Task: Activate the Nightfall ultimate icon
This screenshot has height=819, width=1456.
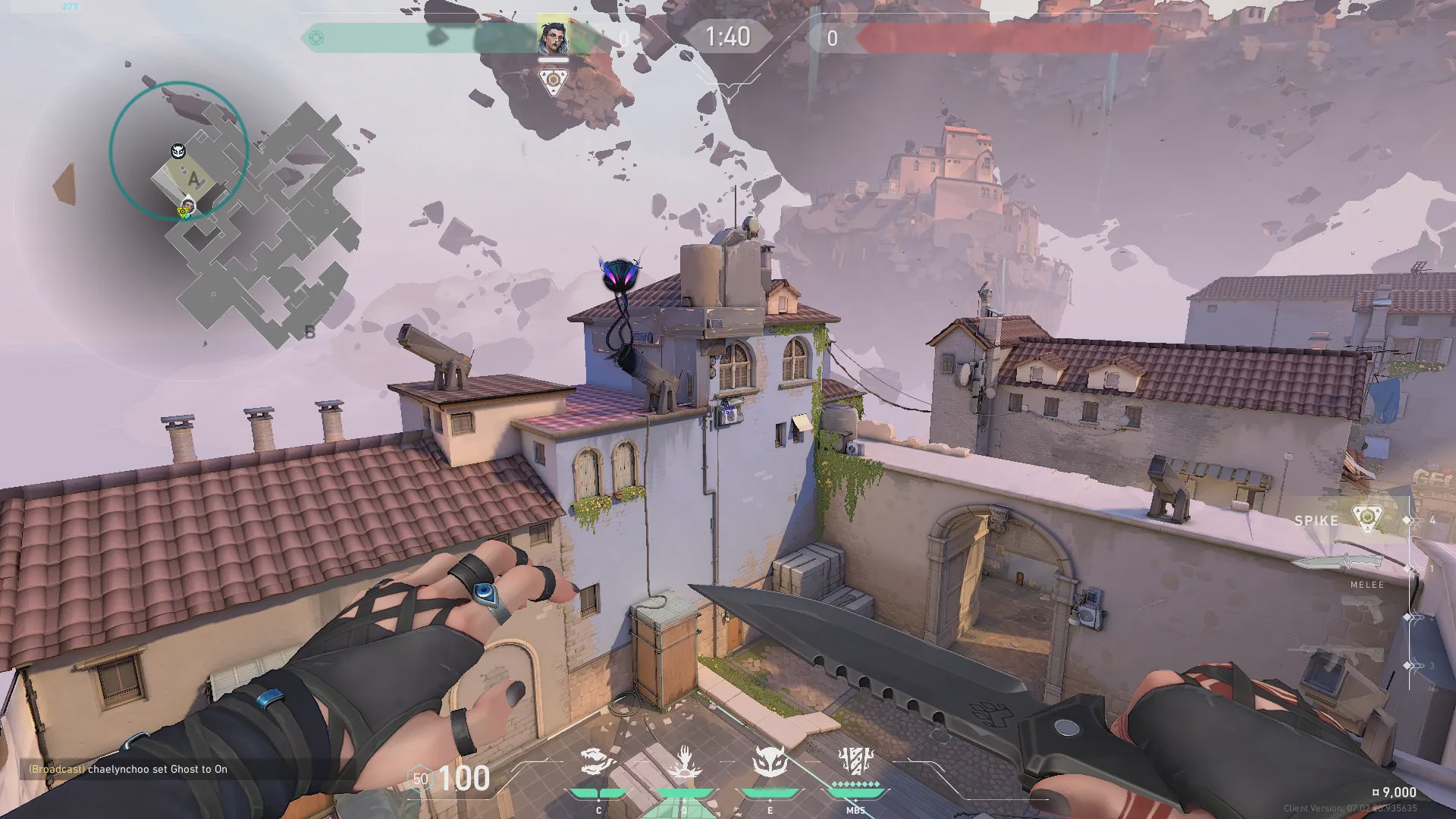Action: coord(855,761)
